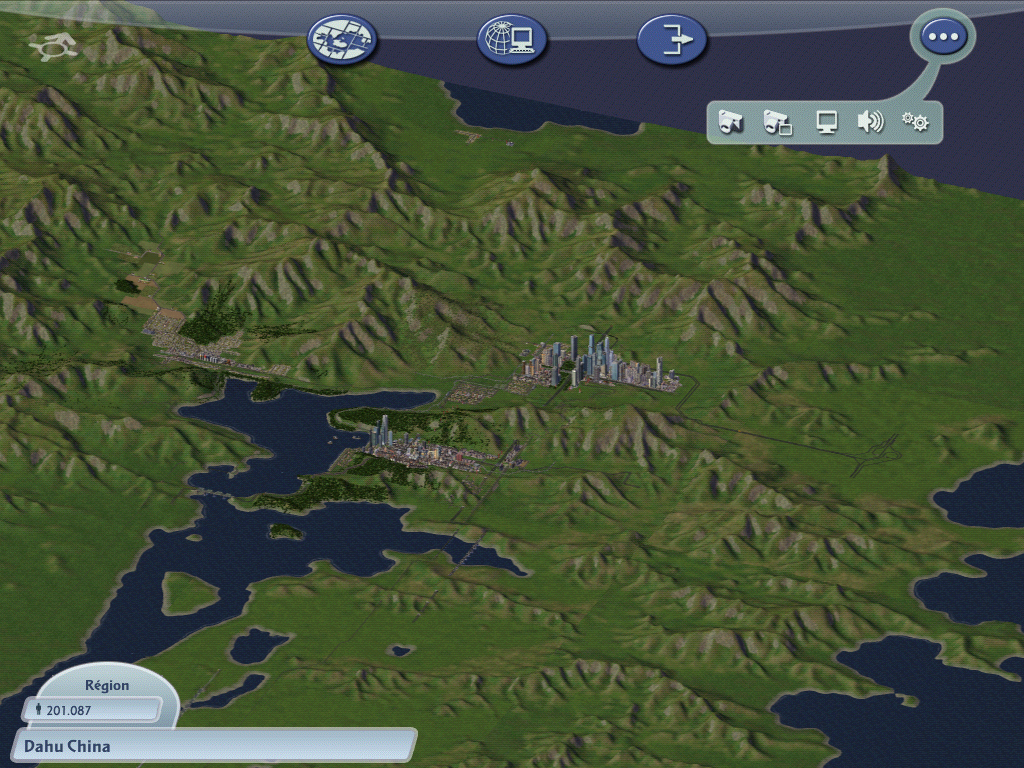
Task: Open the globe and computer internet button
Action: [511, 39]
